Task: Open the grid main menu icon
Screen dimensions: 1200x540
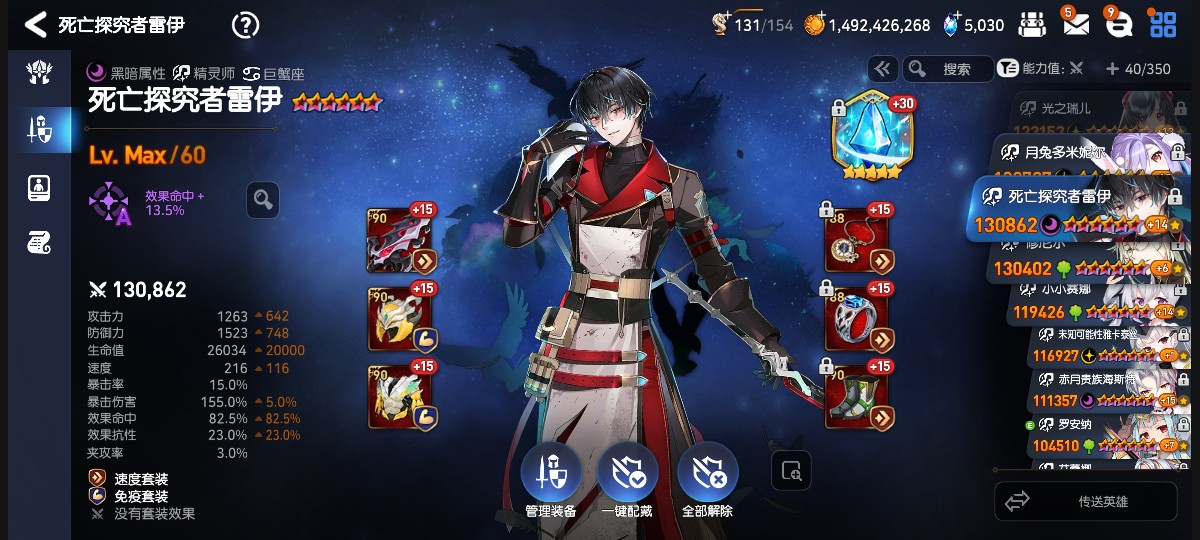Action: (x=1163, y=25)
